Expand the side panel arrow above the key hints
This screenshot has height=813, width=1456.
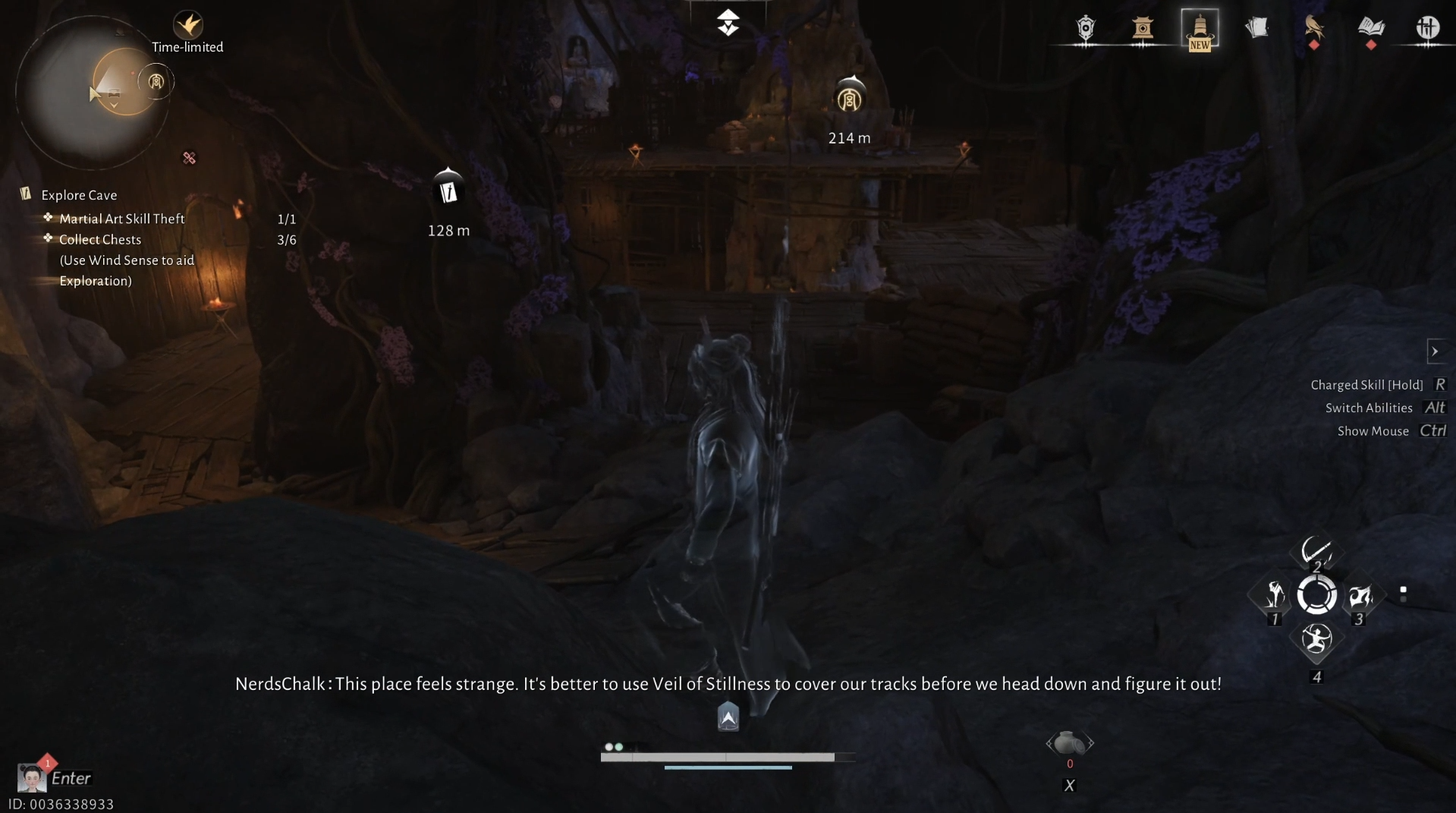[1435, 351]
